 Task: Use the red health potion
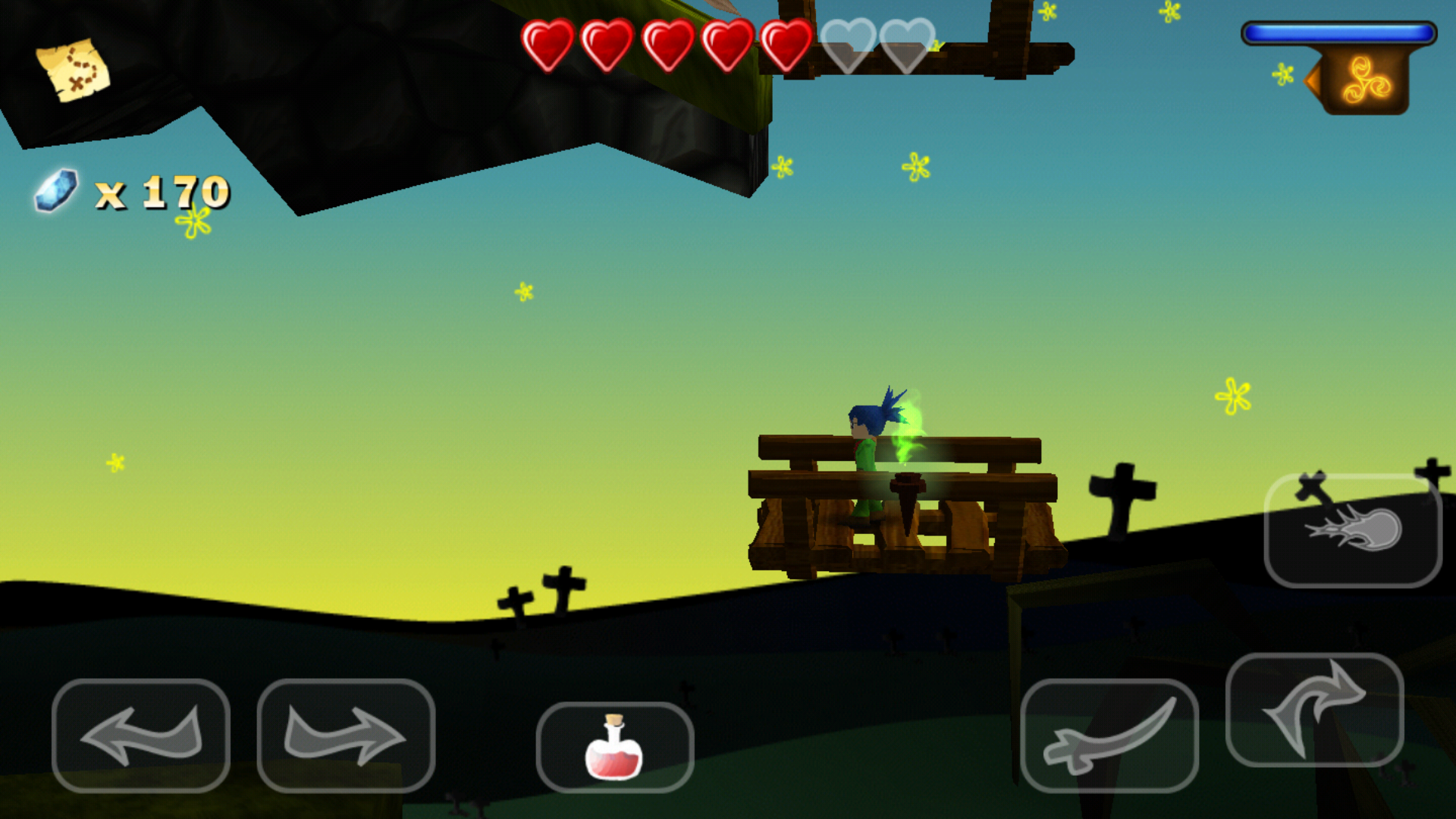coord(614,747)
